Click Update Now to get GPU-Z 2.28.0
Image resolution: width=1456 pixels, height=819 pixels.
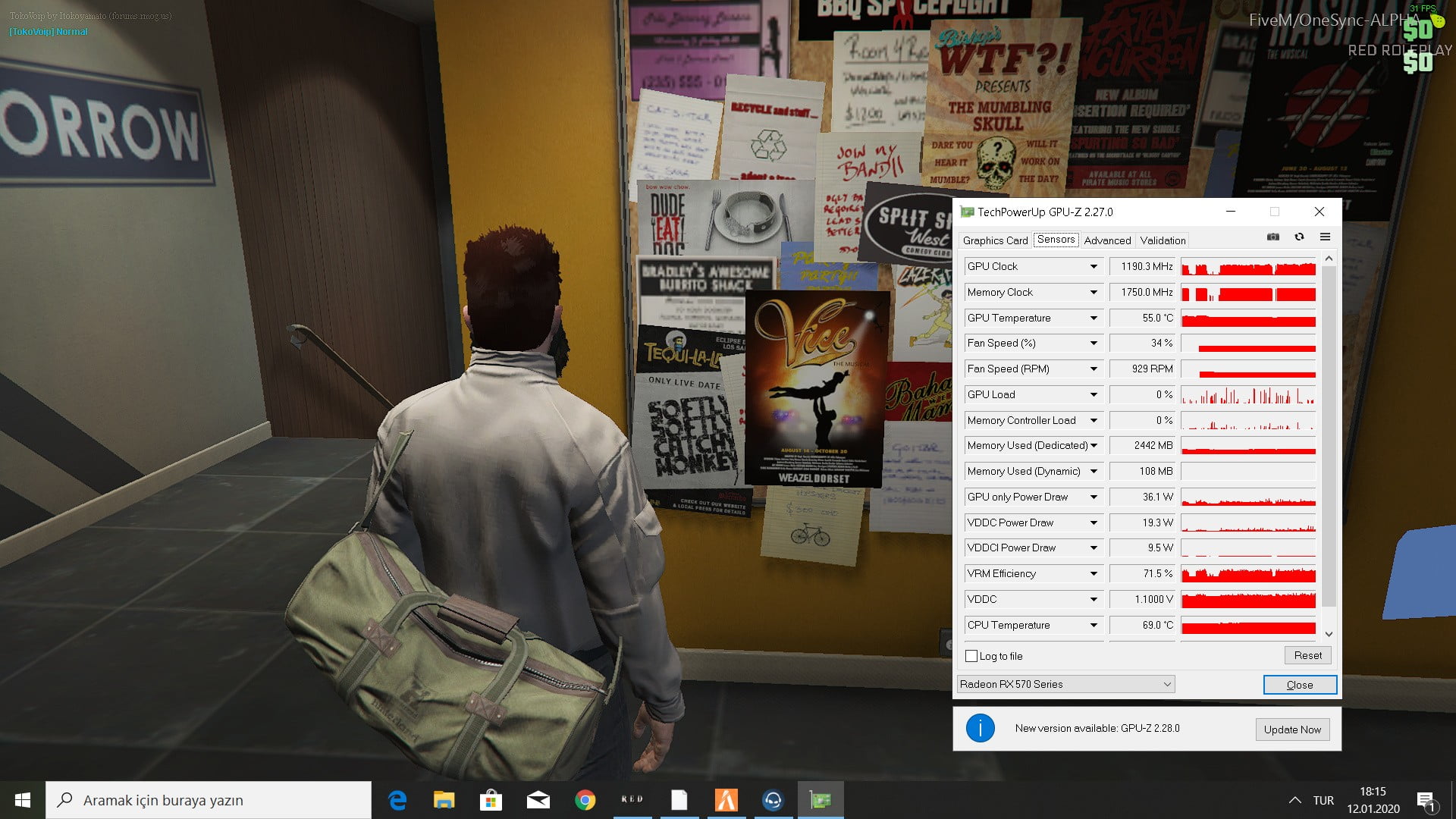(x=1292, y=730)
